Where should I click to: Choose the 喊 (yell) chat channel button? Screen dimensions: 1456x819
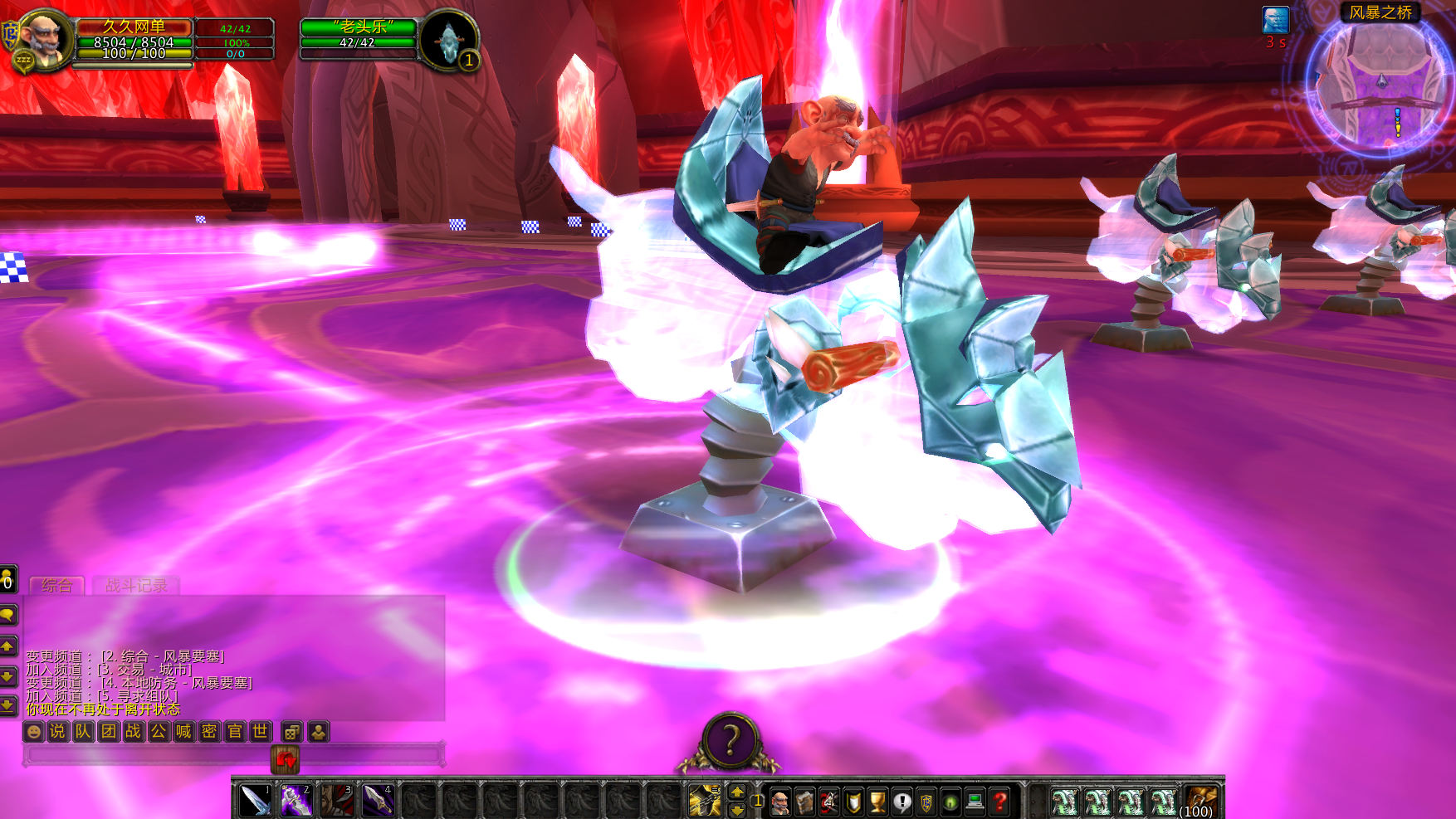click(x=183, y=732)
